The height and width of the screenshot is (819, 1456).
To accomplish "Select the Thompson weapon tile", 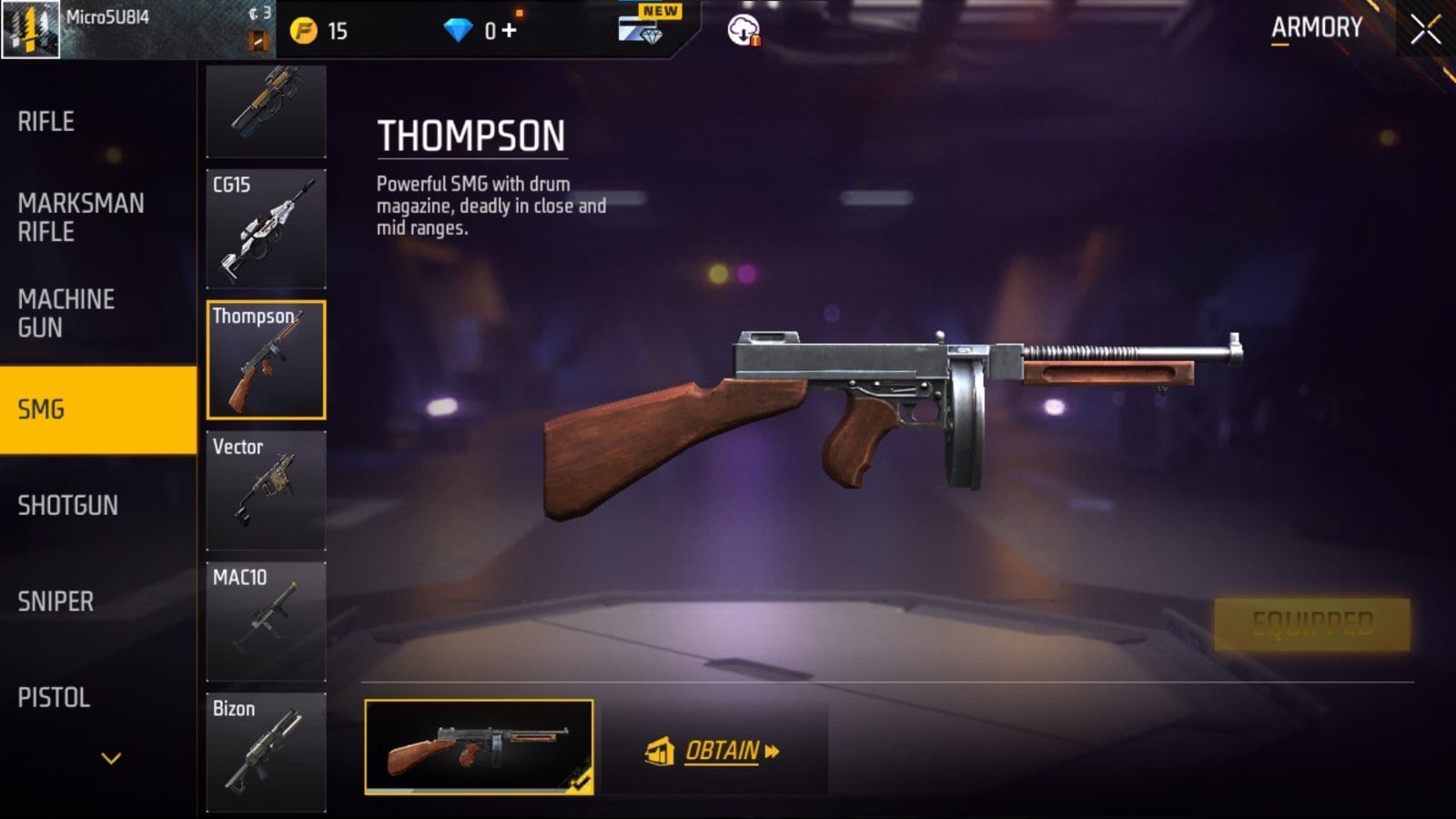I will click(x=266, y=359).
